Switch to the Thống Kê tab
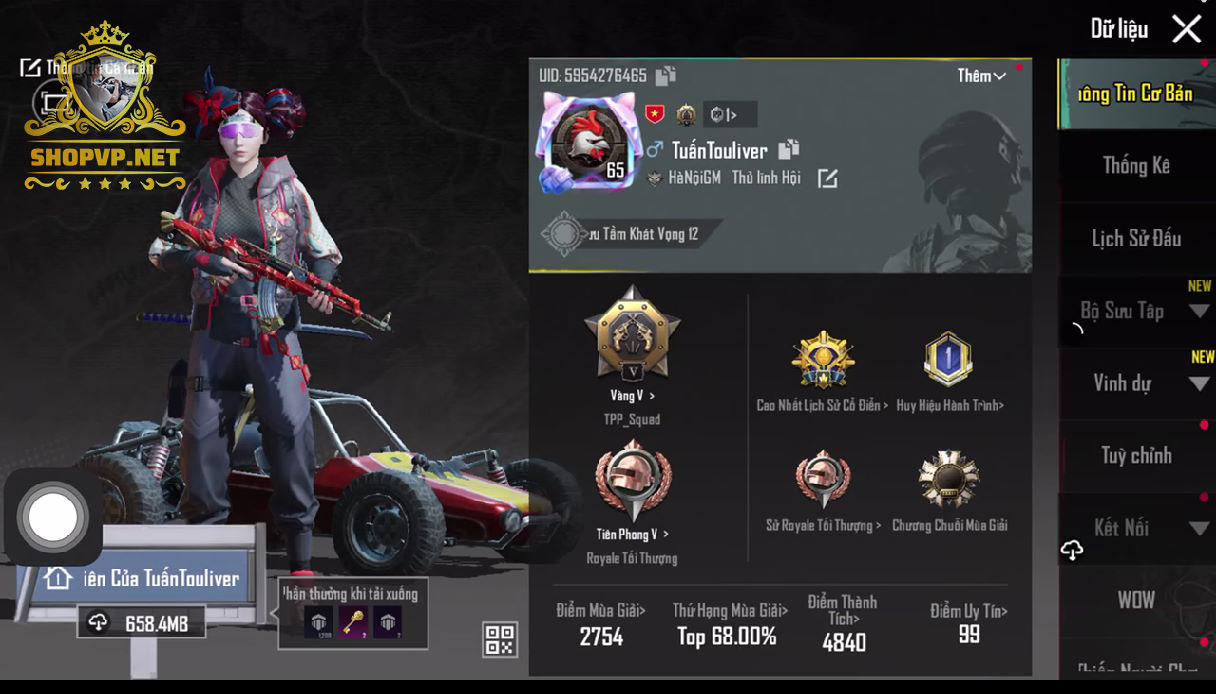Image resolution: width=1216 pixels, height=694 pixels. pyautogui.click(x=1136, y=166)
